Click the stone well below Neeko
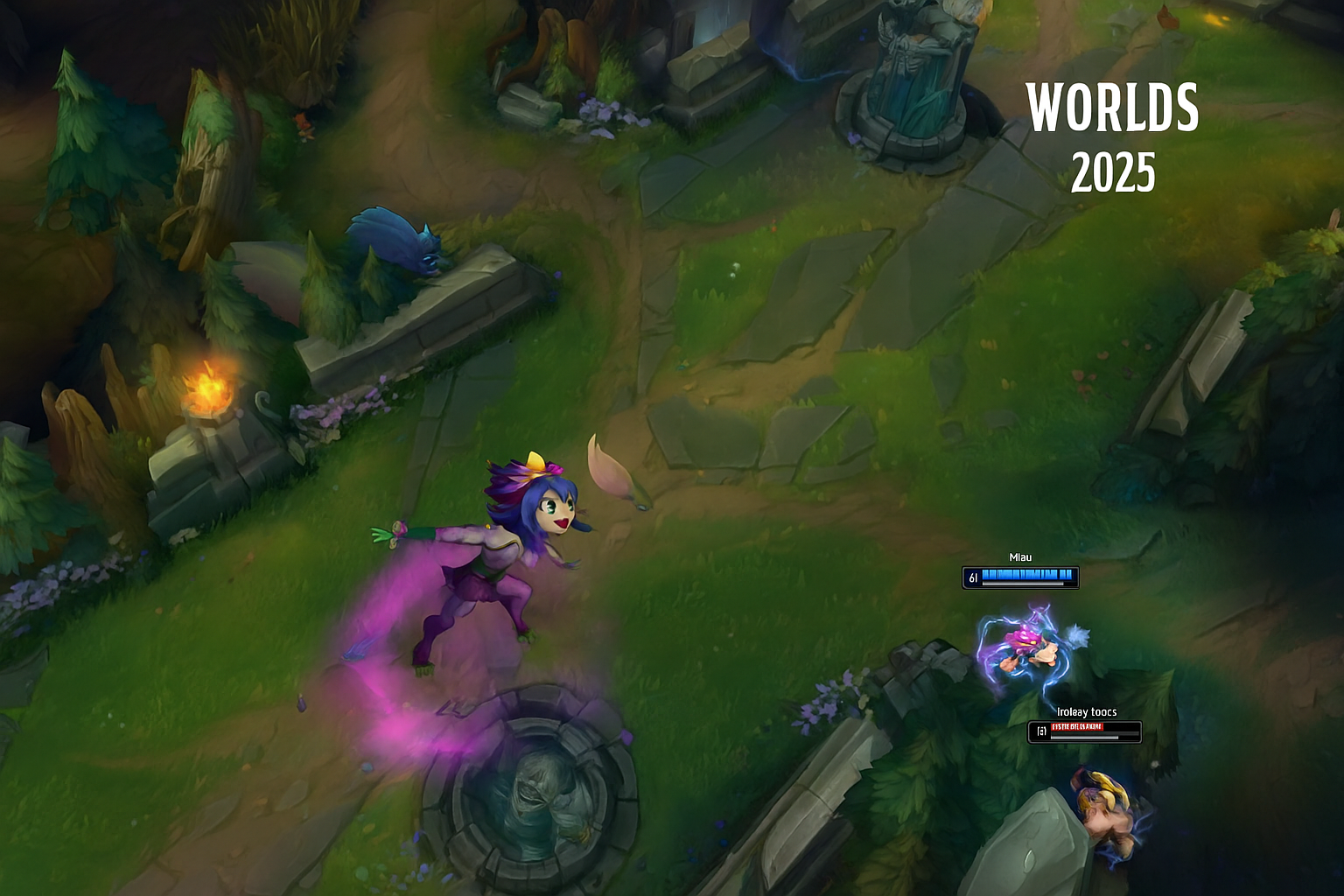This screenshot has width=1344, height=896. pyautogui.click(x=534, y=796)
